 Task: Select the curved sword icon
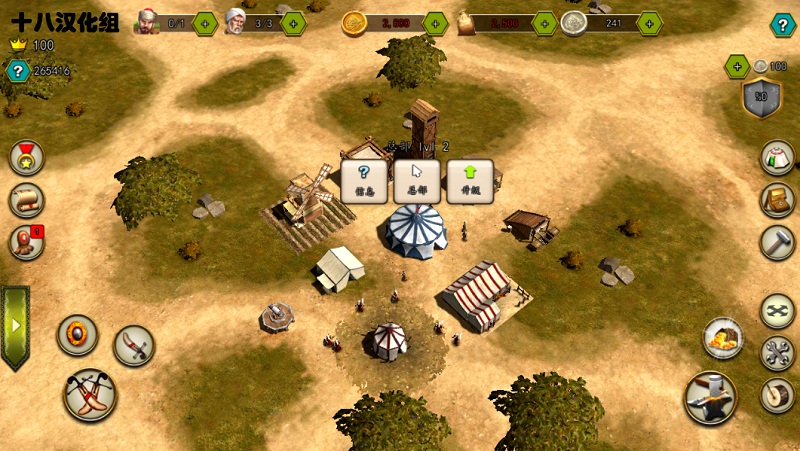pyautogui.click(x=134, y=346)
